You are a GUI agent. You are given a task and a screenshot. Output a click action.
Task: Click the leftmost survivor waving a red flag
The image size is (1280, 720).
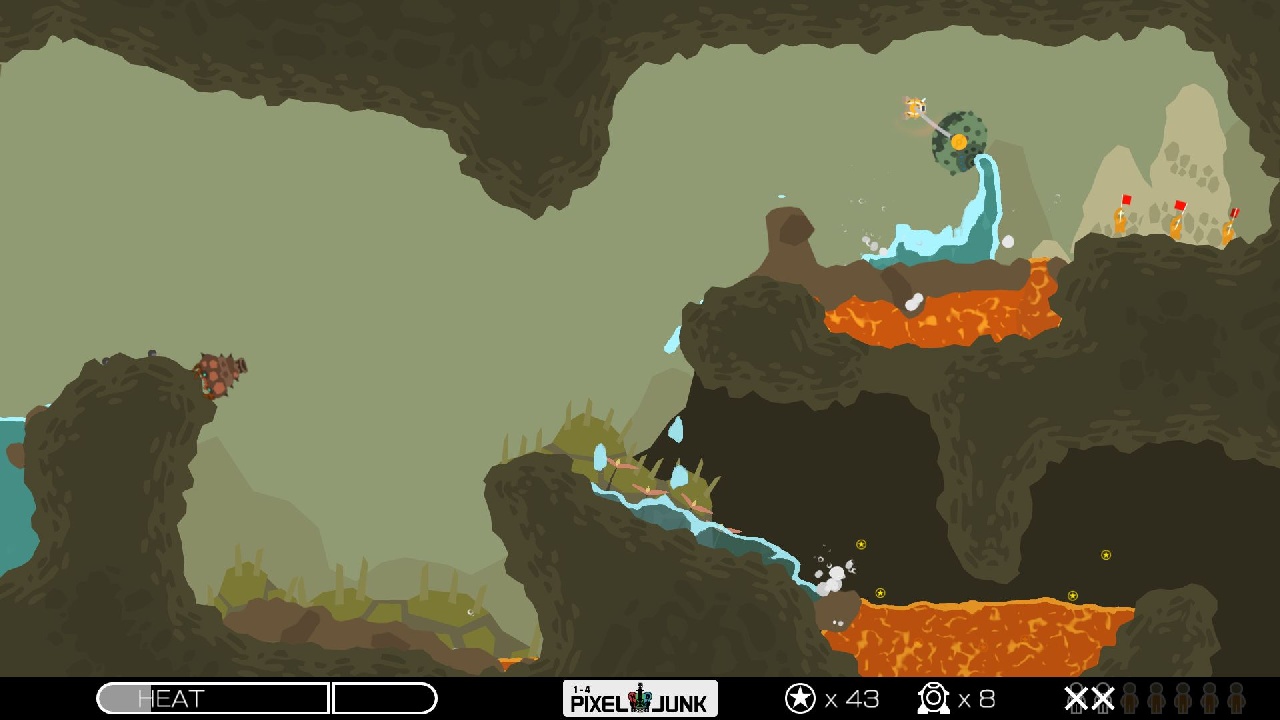[x=1120, y=220]
